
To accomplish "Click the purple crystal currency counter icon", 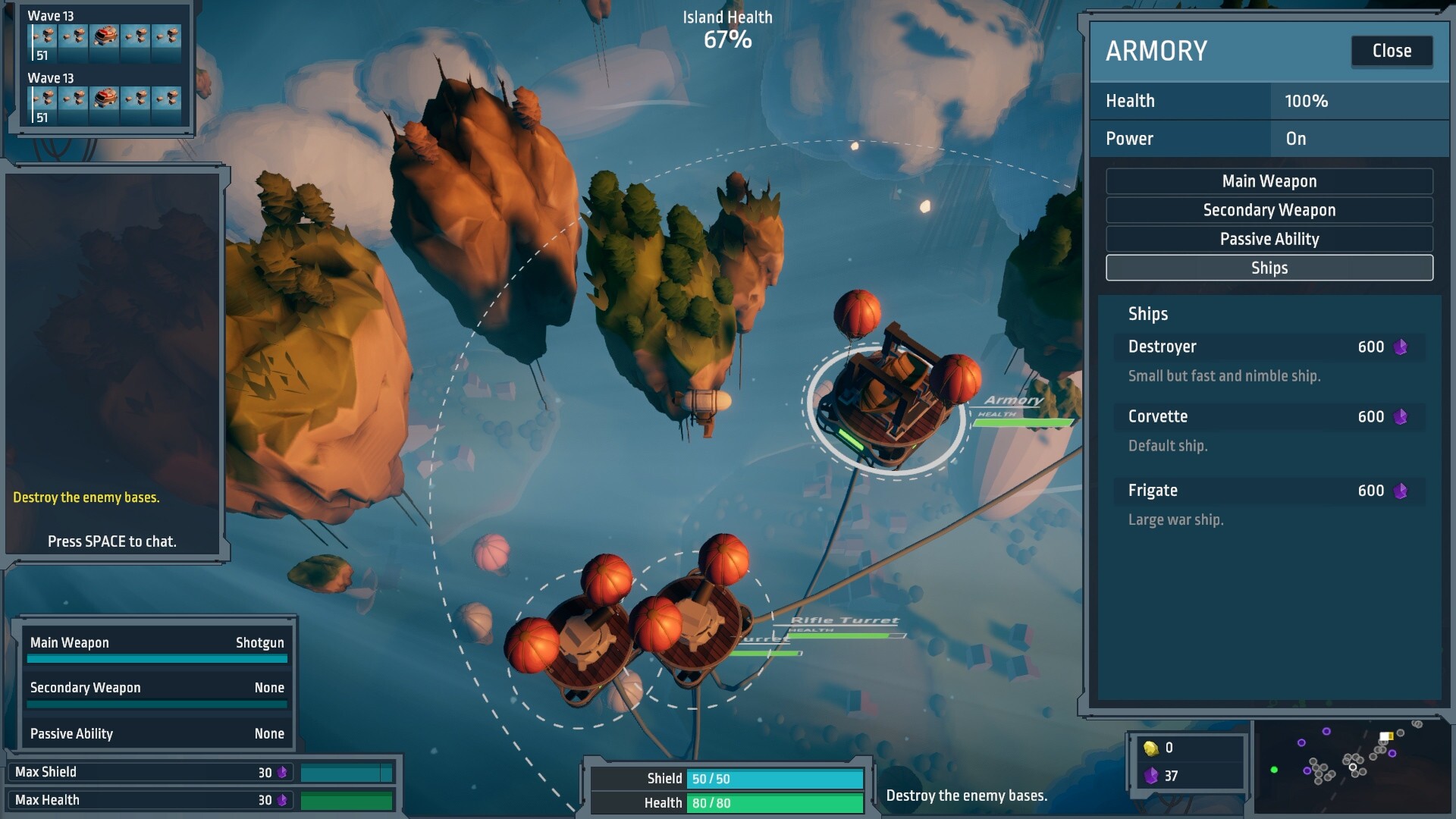I will click(x=1152, y=775).
